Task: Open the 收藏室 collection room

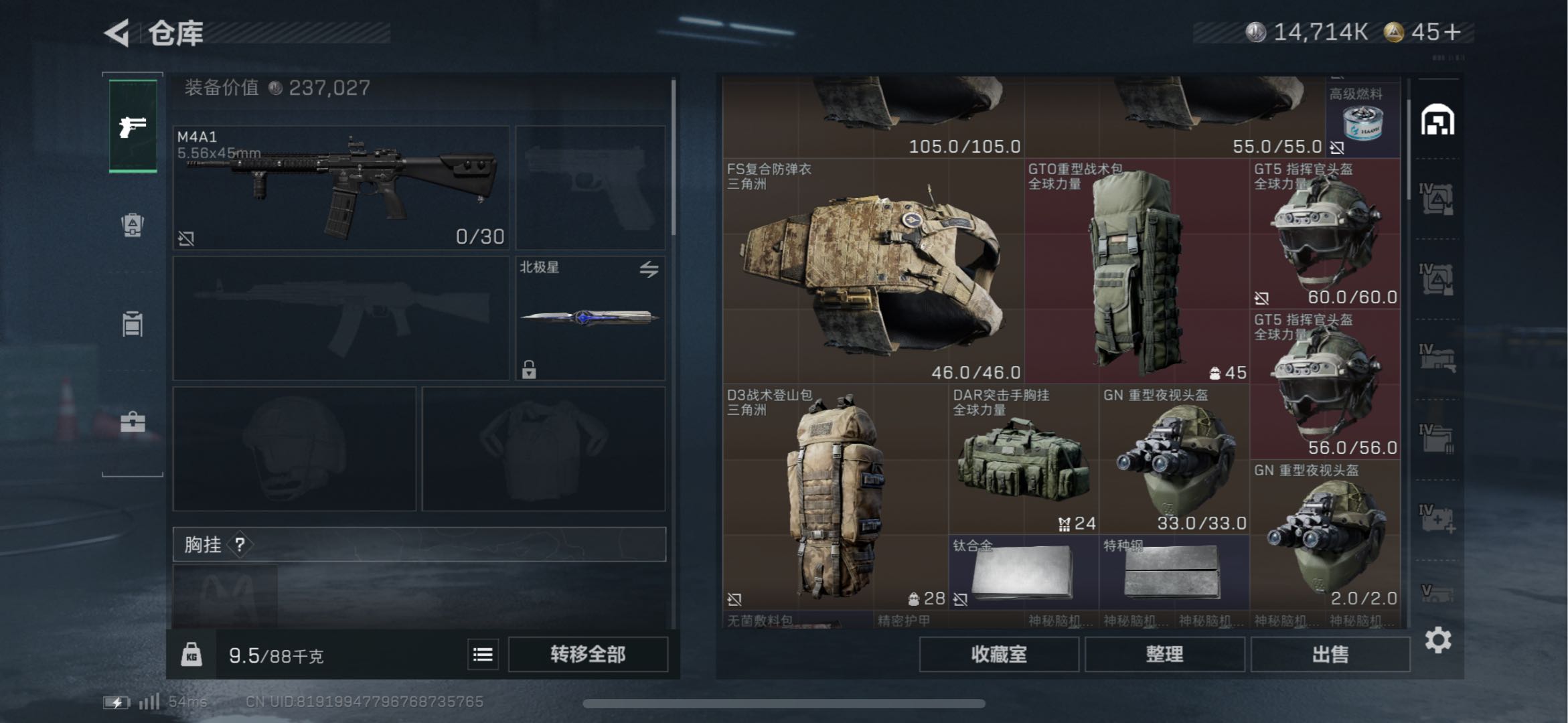Action: tap(998, 654)
